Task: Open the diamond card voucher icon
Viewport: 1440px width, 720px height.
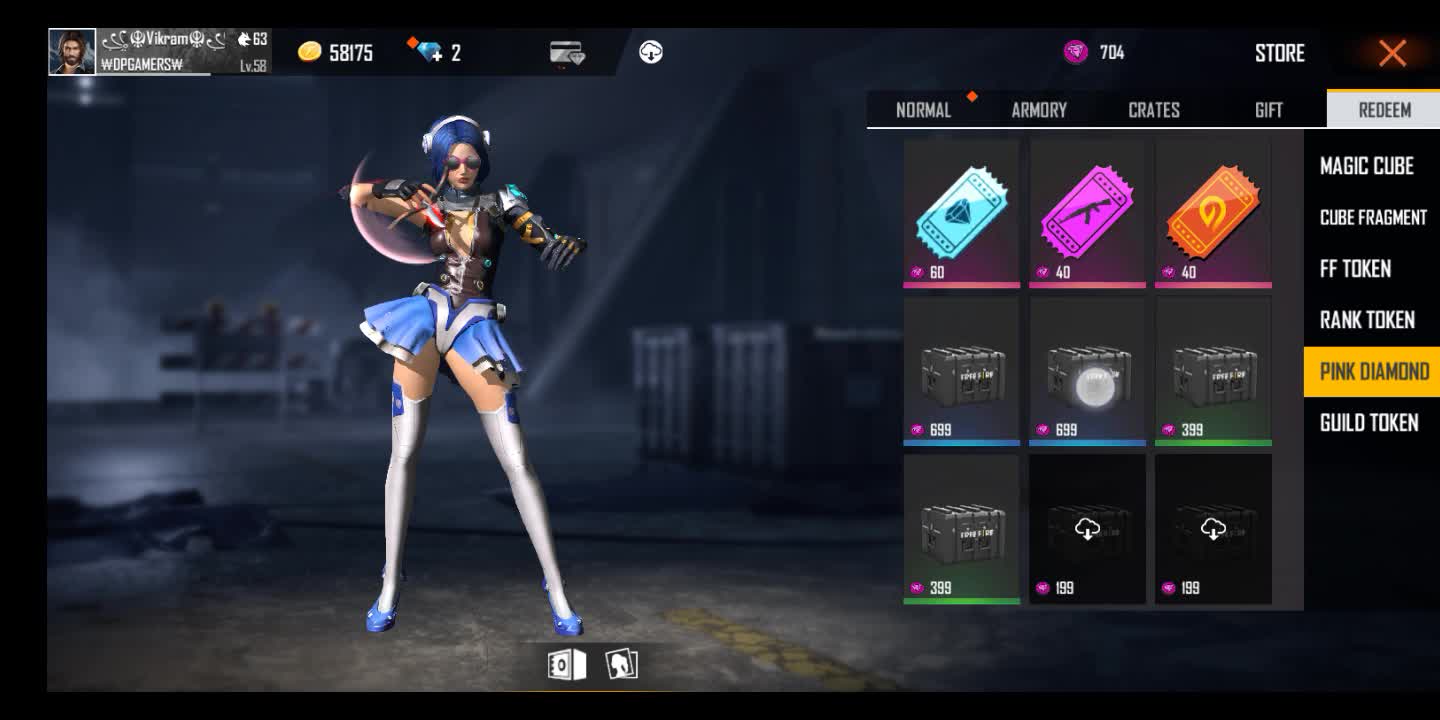Action: (566, 53)
